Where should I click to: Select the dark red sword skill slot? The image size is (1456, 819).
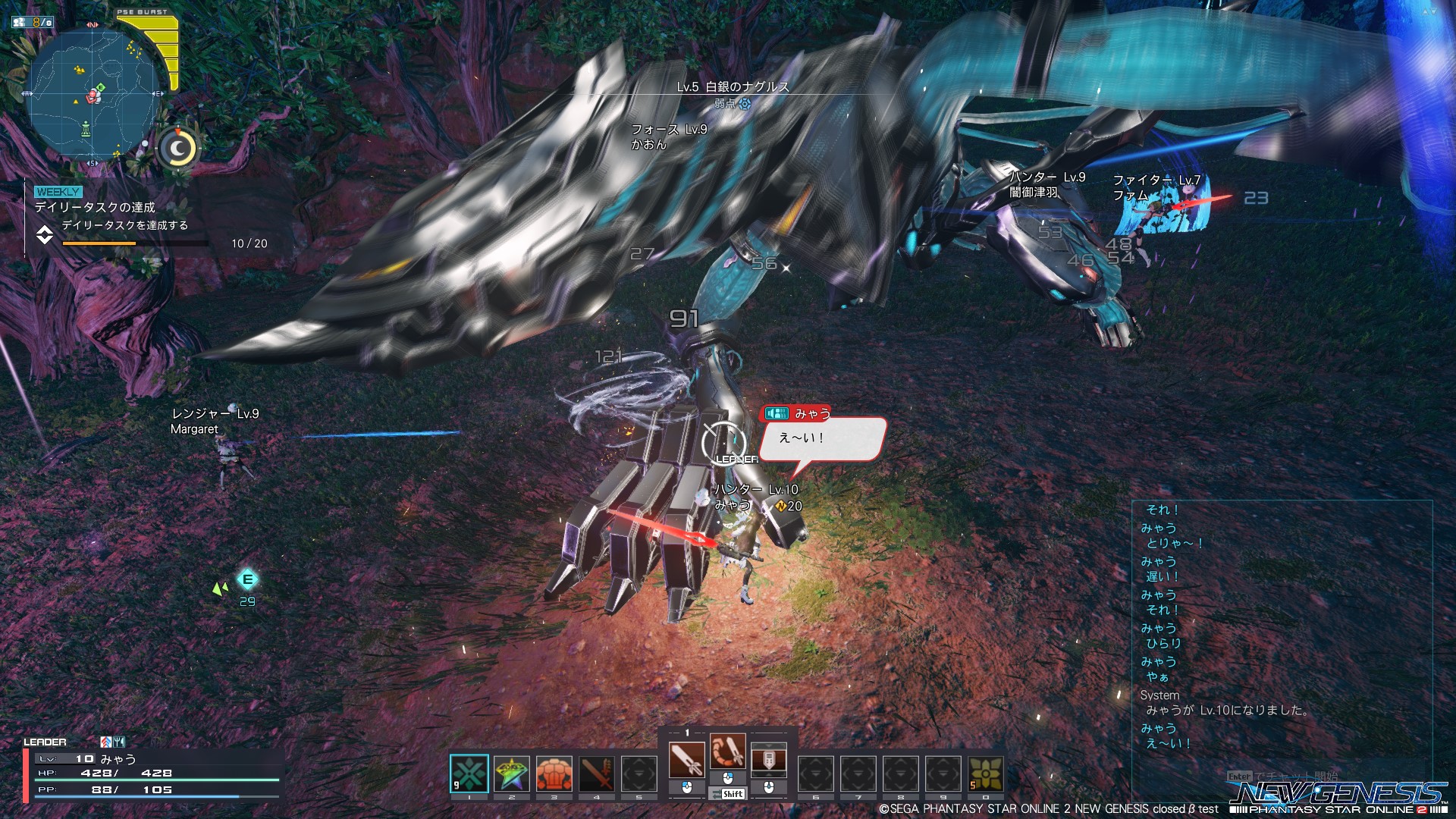click(x=596, y=773)
